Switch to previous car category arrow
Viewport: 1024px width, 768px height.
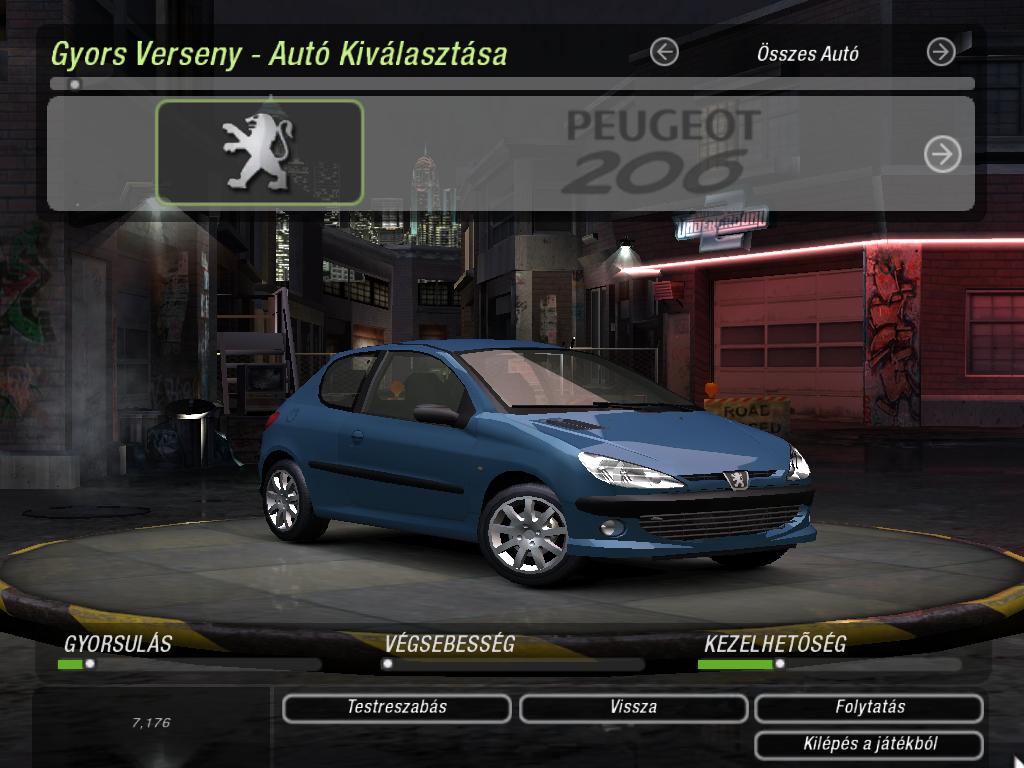[664, 52]
